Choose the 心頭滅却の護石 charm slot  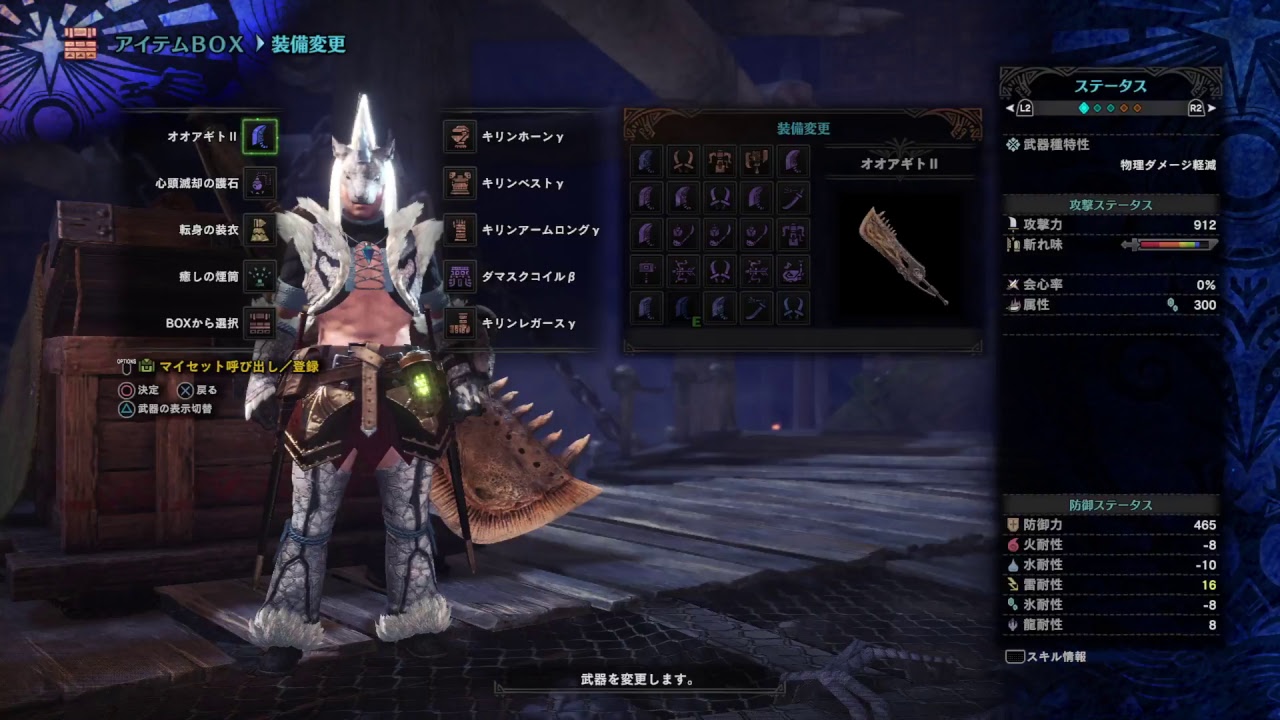coord(260,184)
